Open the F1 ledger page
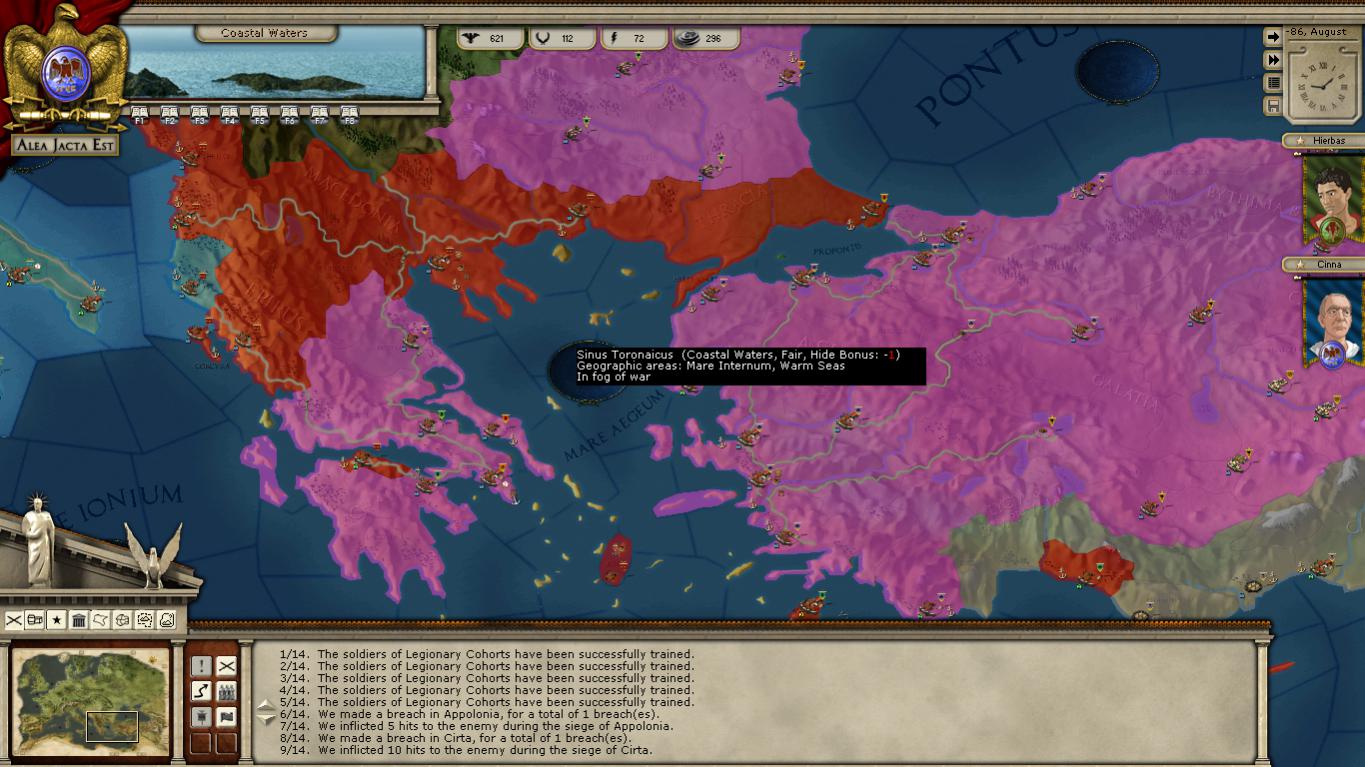 [x=140, y=114]
